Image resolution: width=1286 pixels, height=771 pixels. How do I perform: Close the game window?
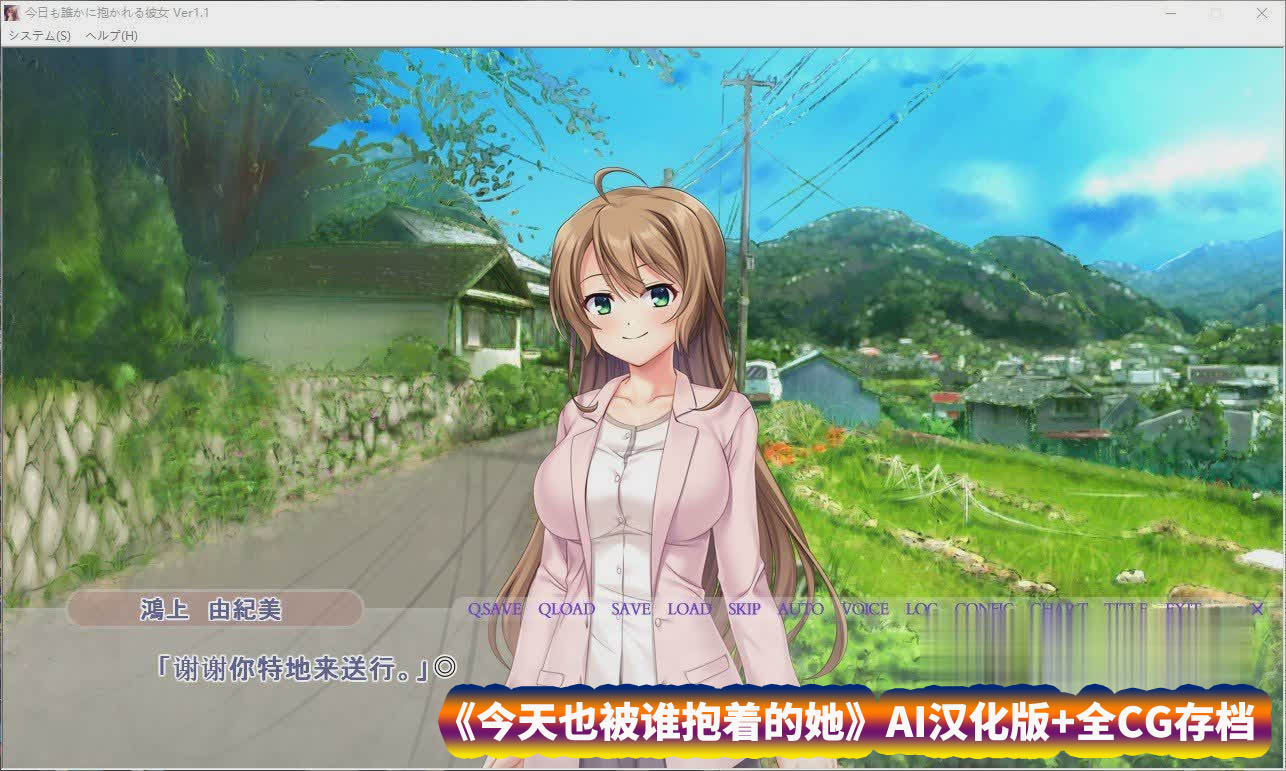point(1262,14)
